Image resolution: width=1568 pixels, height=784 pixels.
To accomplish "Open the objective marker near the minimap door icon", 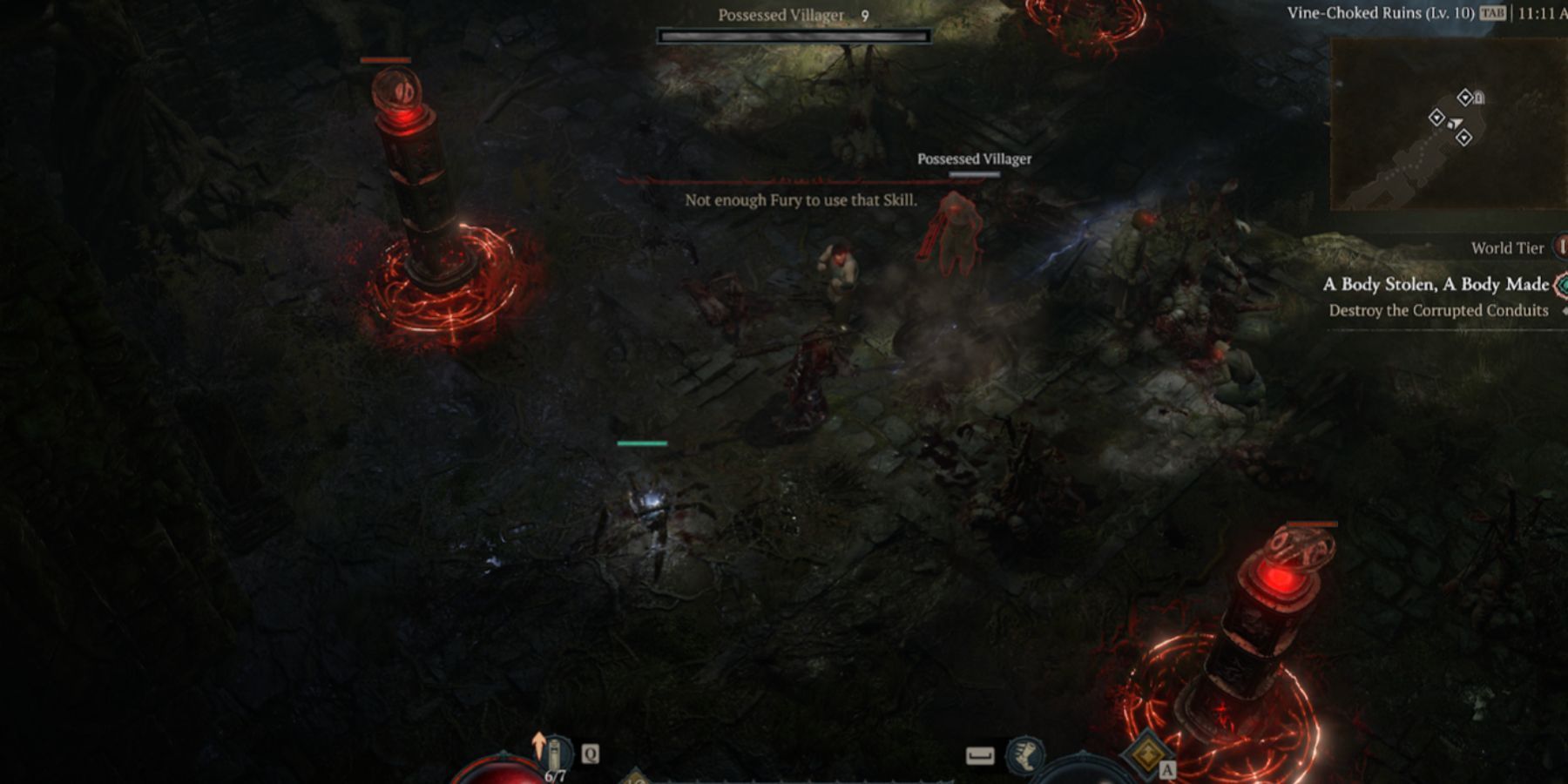I will pyautogui.click(x=1466, y=98).
